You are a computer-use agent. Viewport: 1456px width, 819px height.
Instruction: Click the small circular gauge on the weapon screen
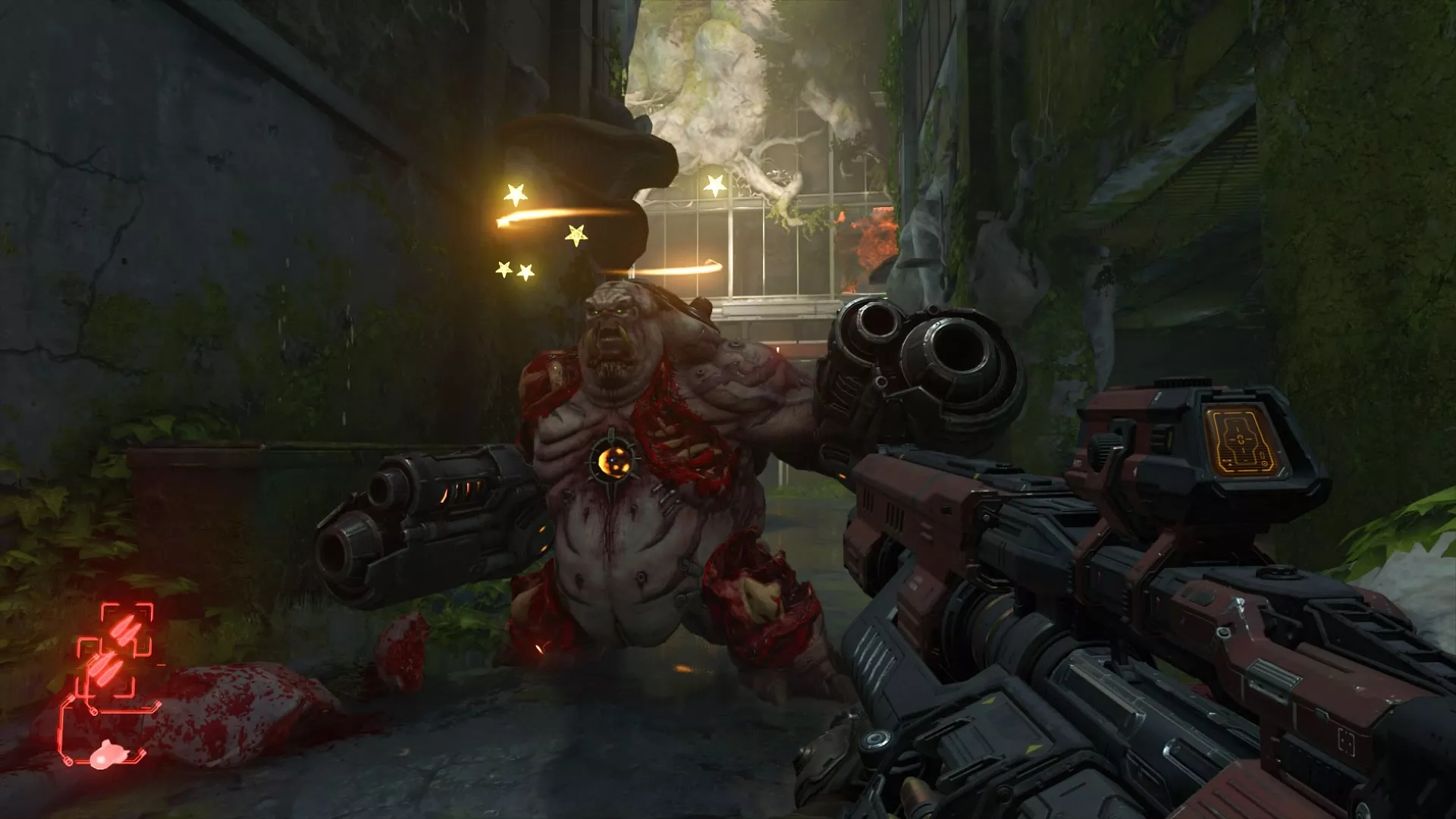1265,463
